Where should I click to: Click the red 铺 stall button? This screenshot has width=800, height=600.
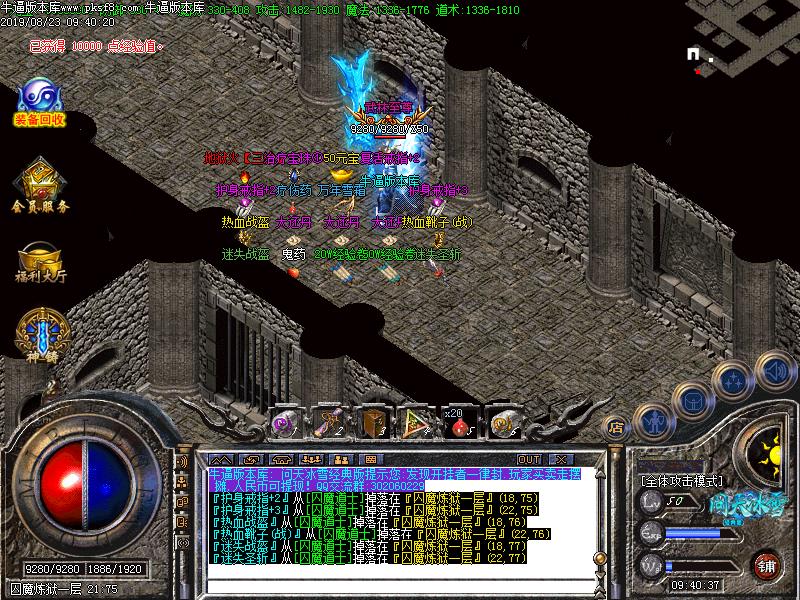click(x=767, y=564)
